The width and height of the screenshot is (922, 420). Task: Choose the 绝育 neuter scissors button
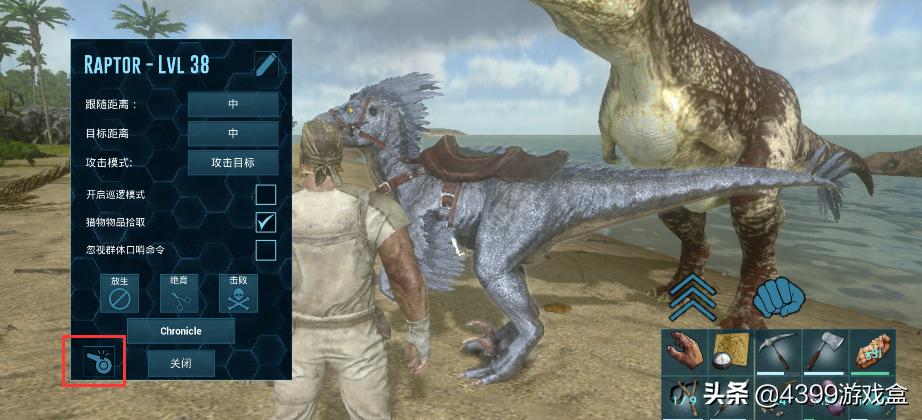tap(179, 295)
